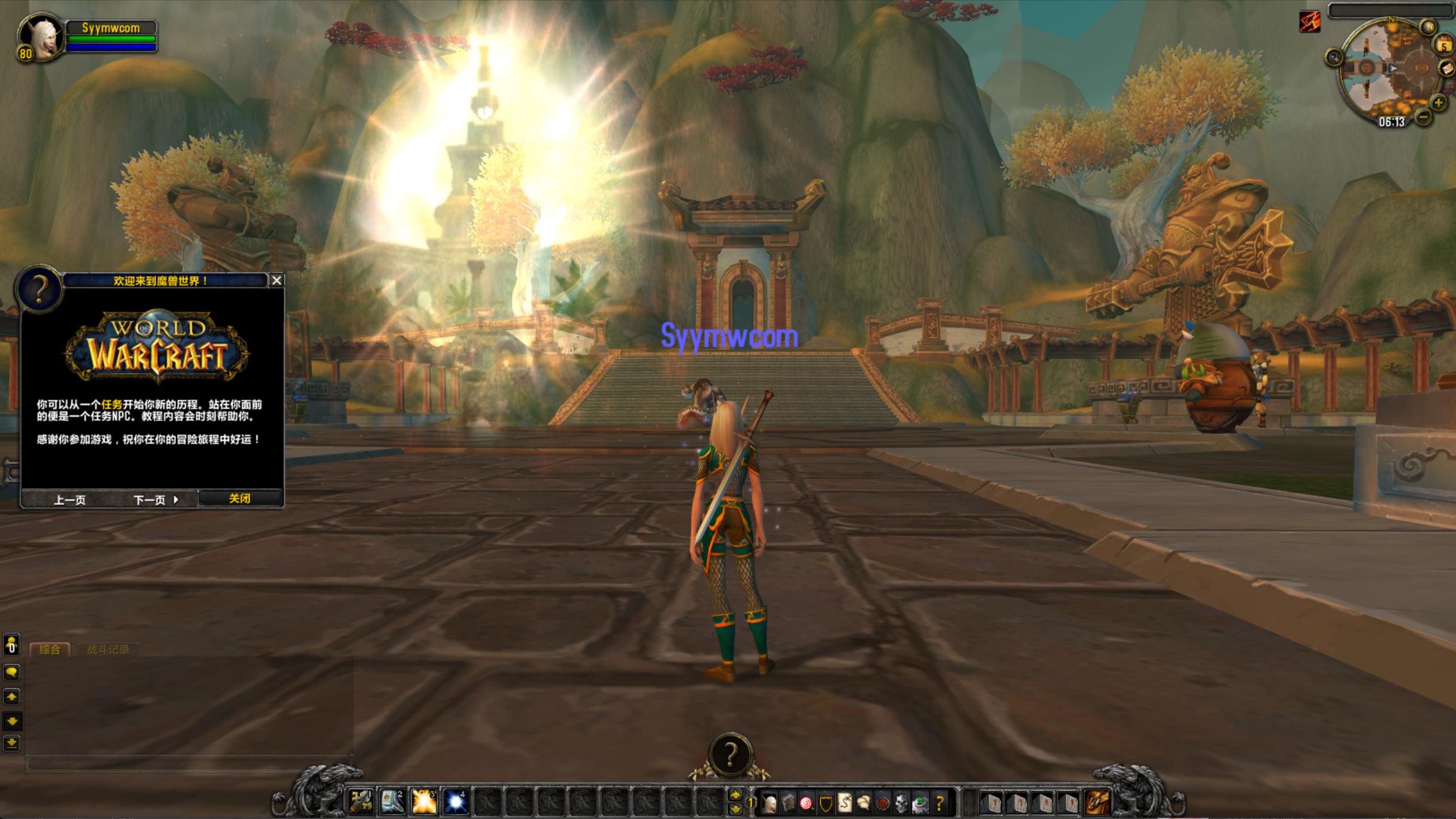Open the help question mark micro button
This screenshot has width=1456, height=819.
click(939, 804)
